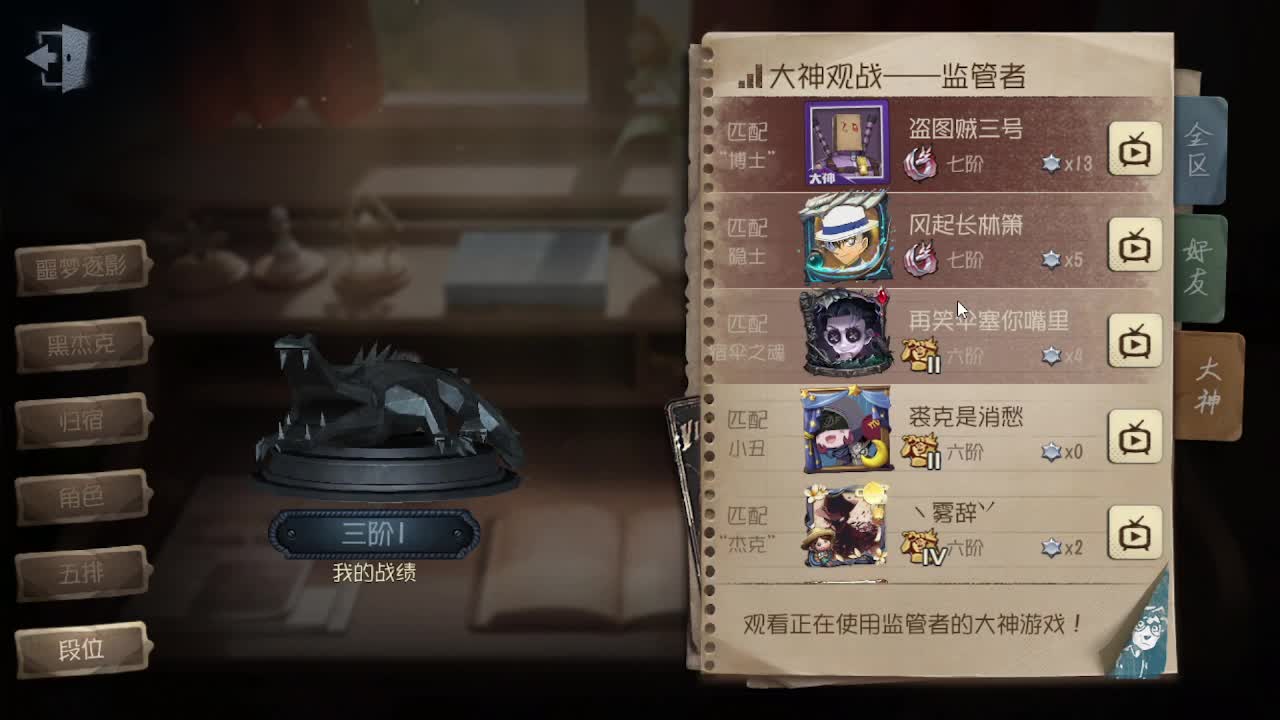The width and height of the screenshot is (1280, 720).
Task: Spectate 雾辞 via the TV icon
Action: [x=1135, y=531]
